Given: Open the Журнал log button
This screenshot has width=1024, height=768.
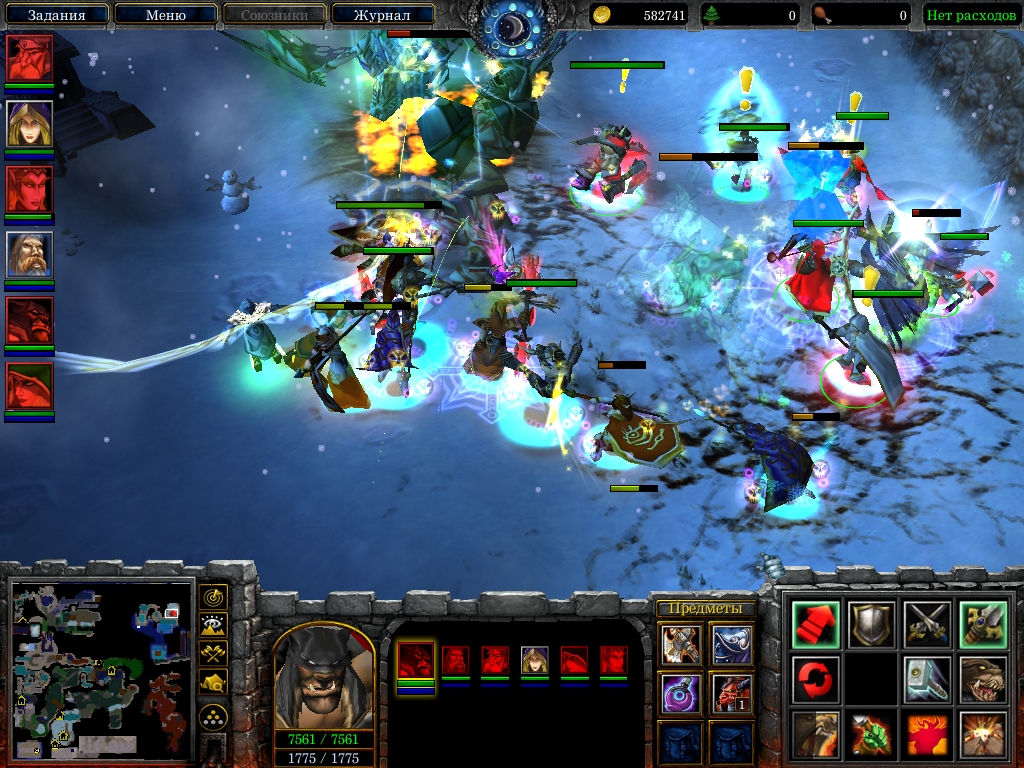Looking at the screenshot, I should pos(381,15).
